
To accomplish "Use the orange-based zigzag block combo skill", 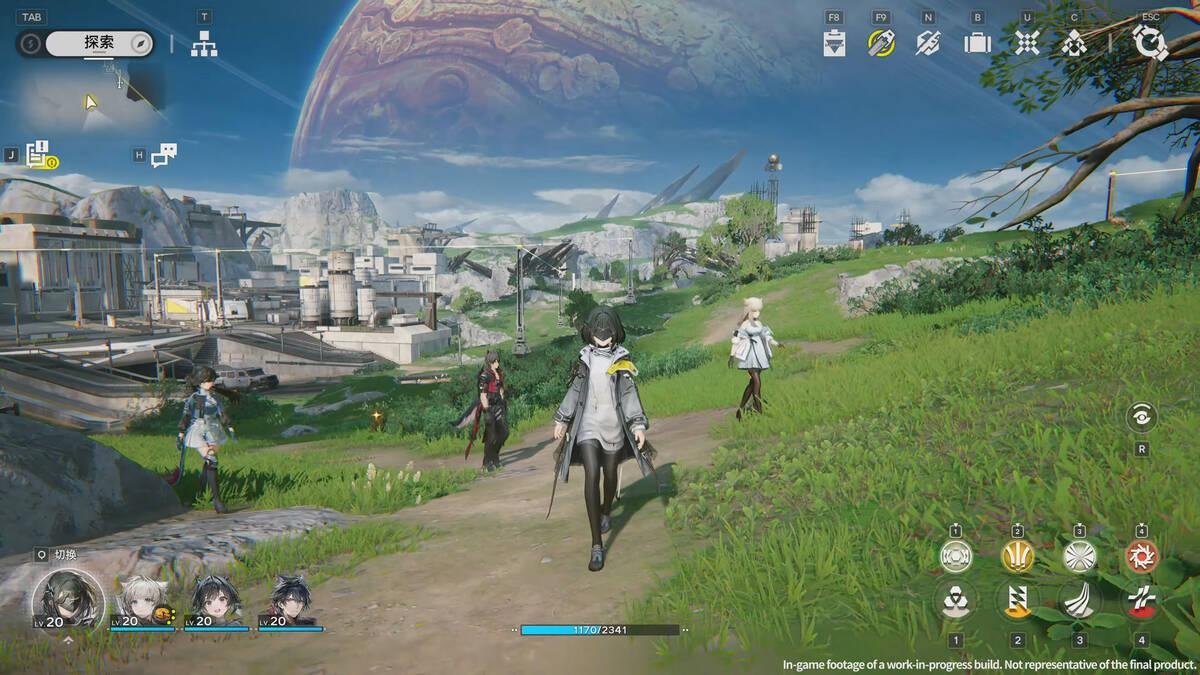I will [1018, 600].
